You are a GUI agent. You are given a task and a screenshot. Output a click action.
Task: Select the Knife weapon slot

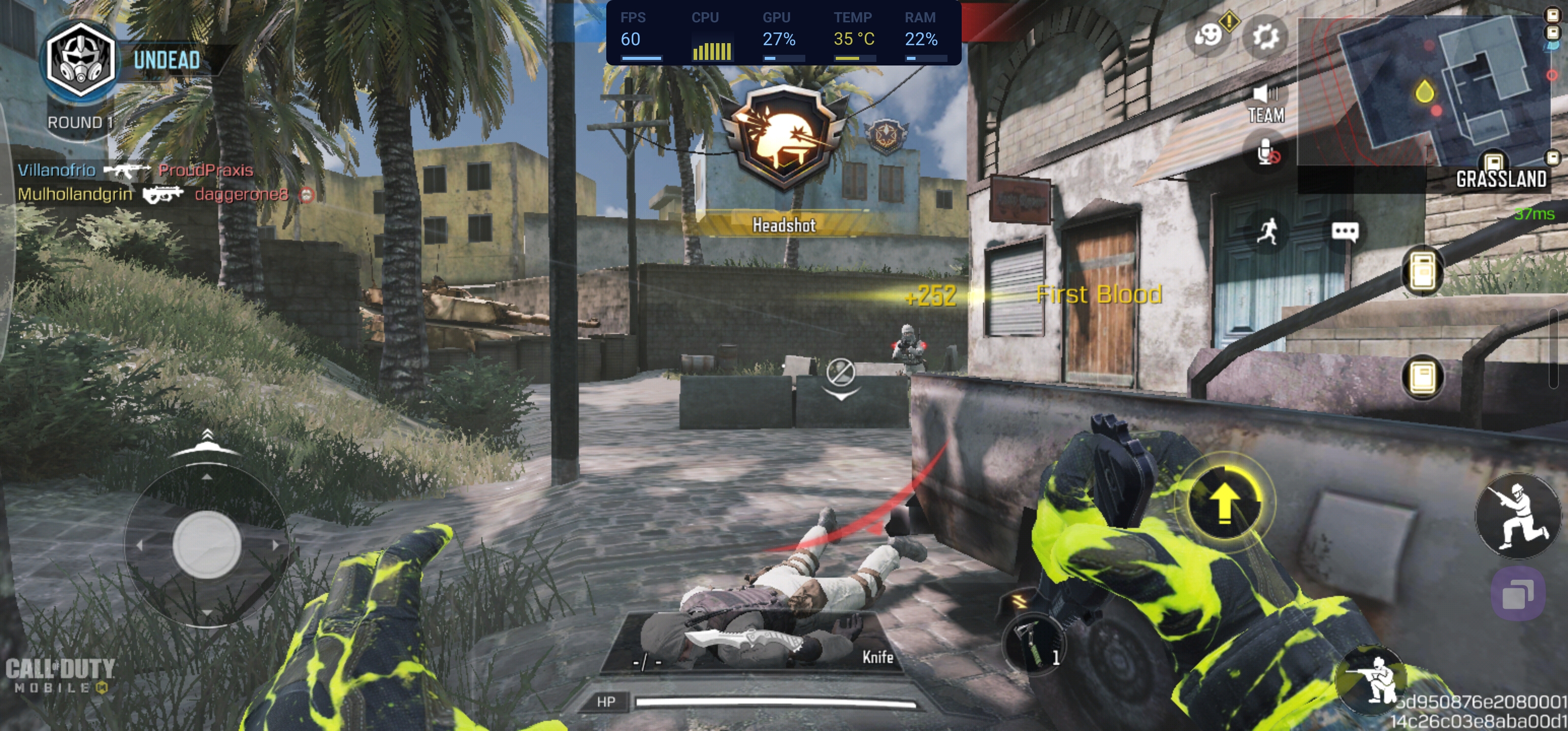tap(751, 643)
